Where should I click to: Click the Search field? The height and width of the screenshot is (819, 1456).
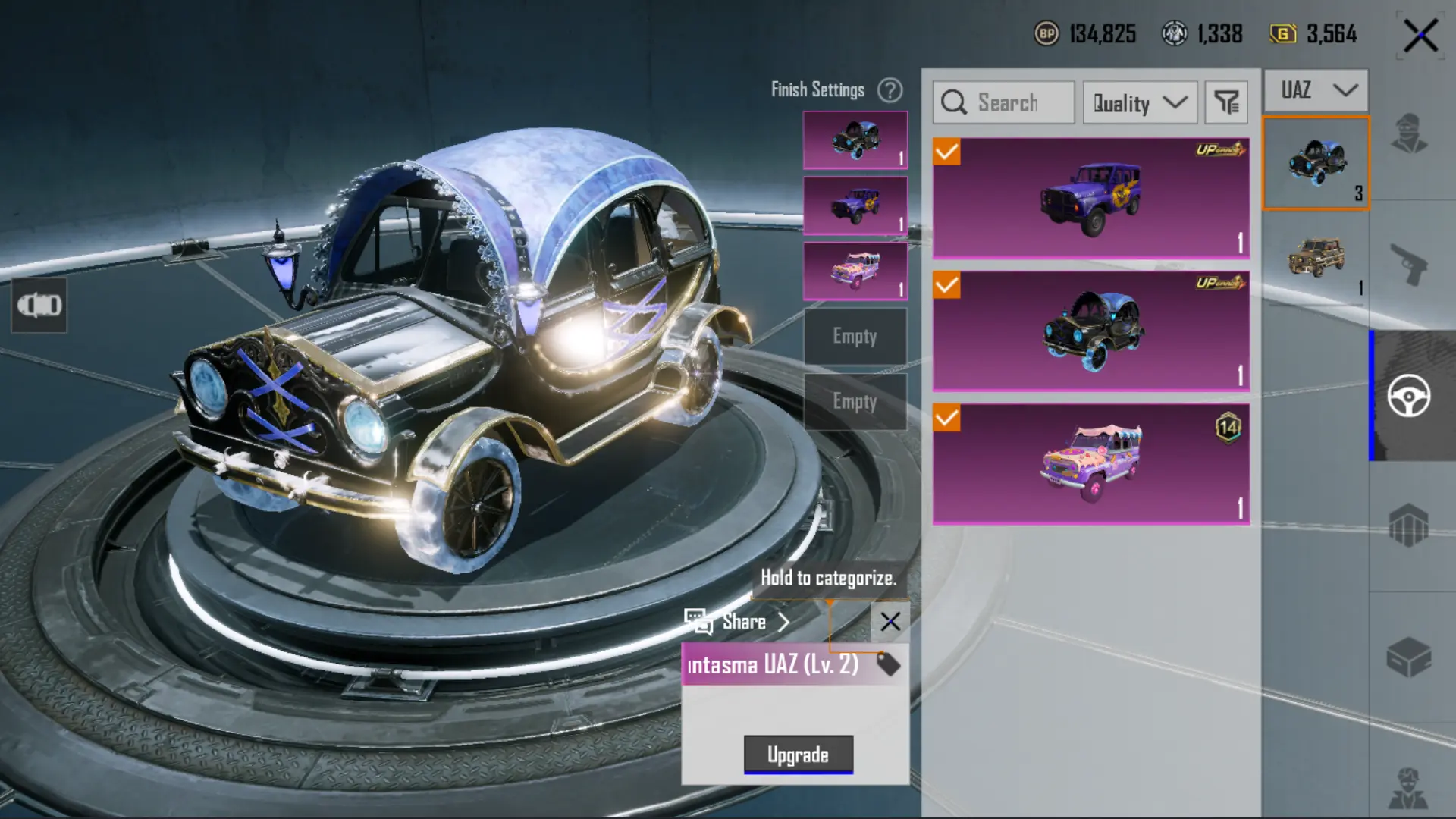1004,102
